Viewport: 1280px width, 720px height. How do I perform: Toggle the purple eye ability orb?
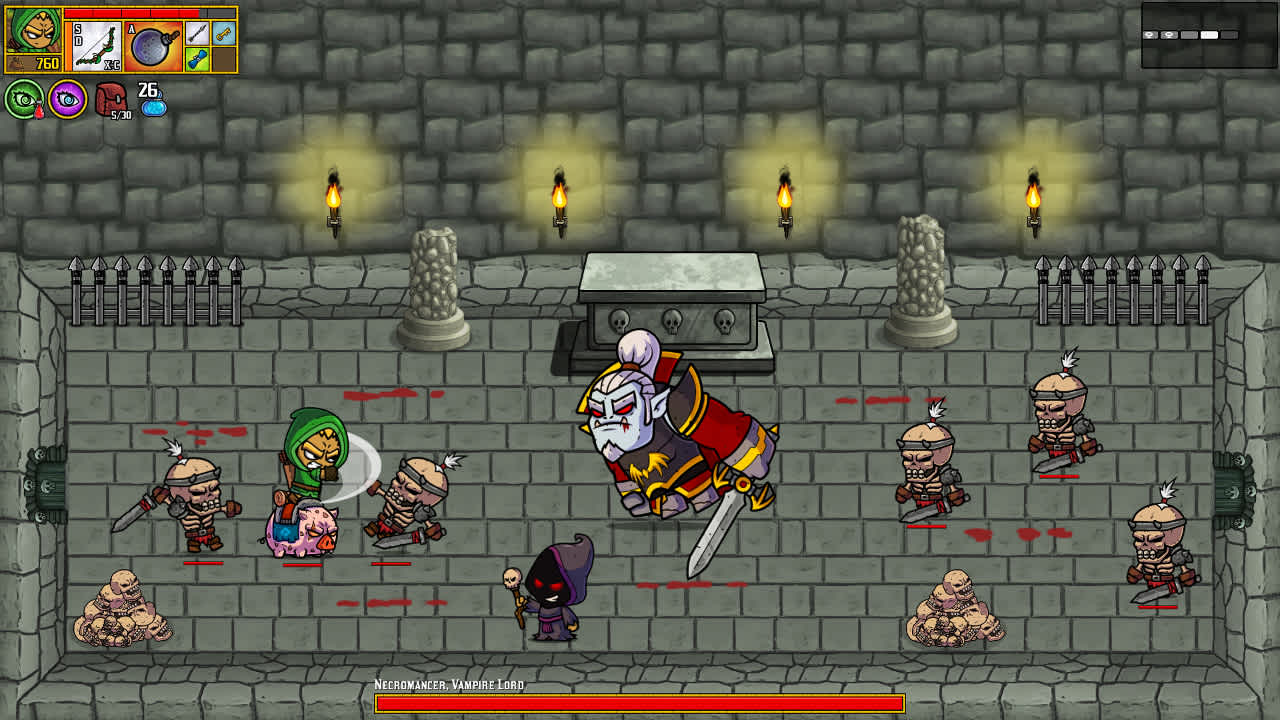click(67, 98)
